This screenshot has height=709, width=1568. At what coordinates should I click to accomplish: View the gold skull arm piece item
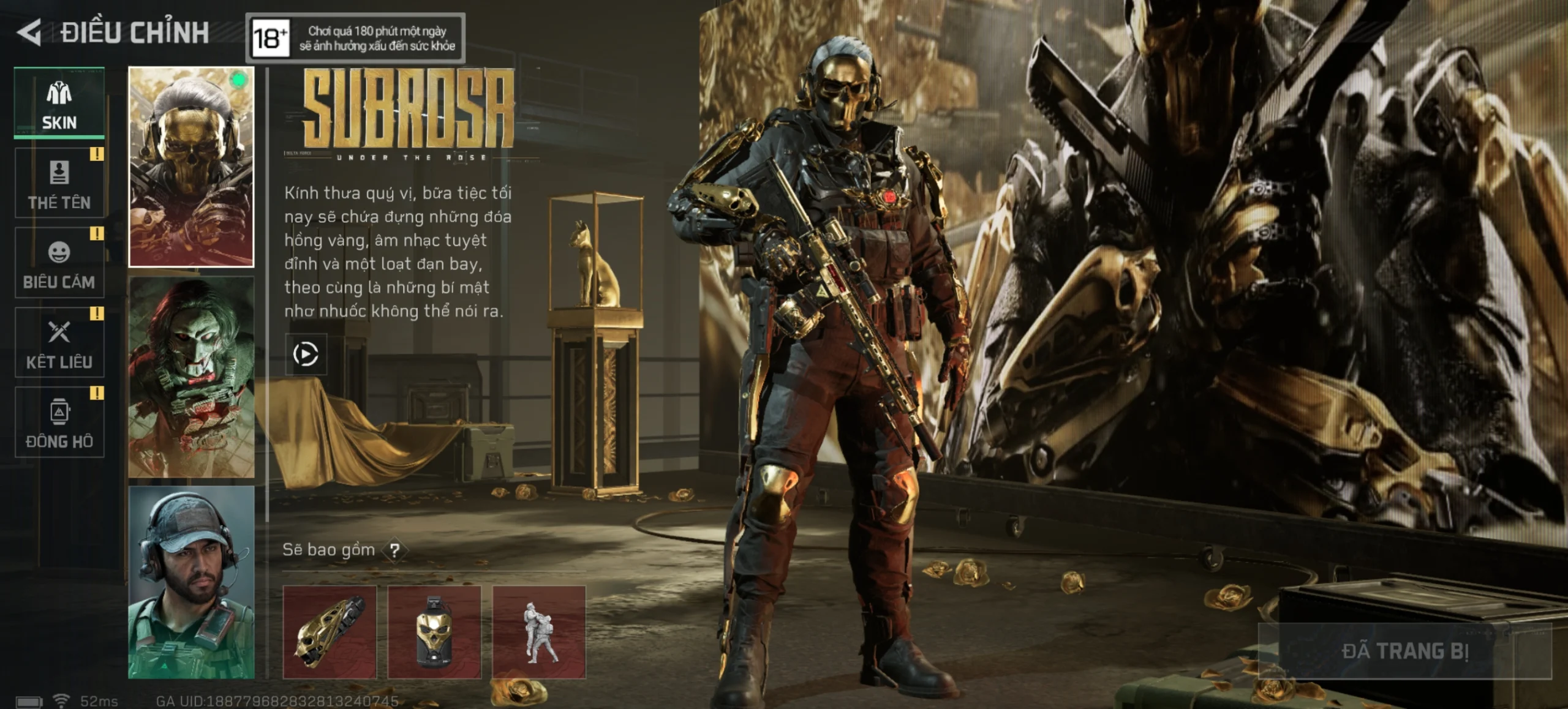[x=330, y=632]
